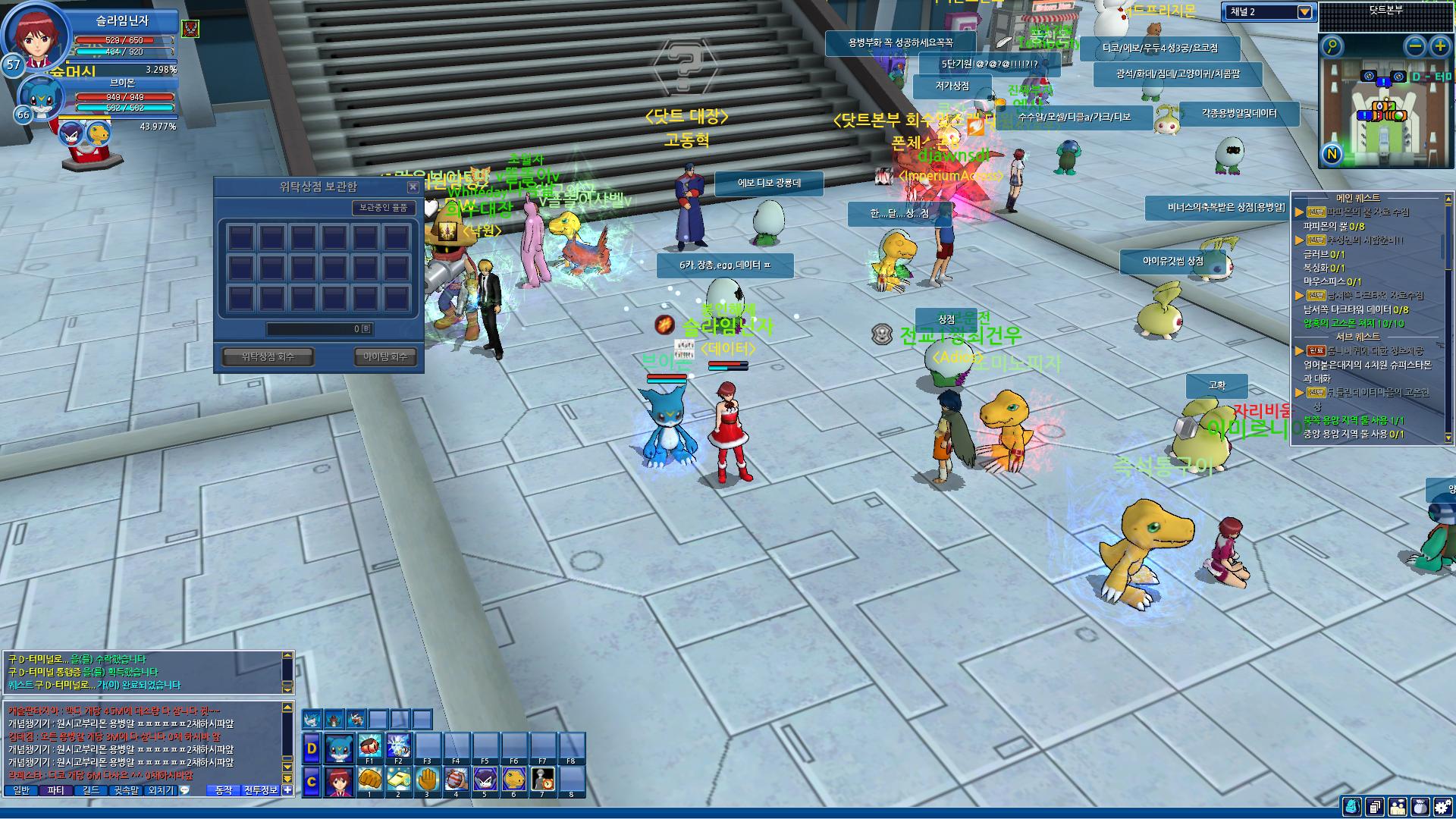Close the 위탁상점 보관함 storage window
Screen dimensions: 1456x819
coord(413,187)
